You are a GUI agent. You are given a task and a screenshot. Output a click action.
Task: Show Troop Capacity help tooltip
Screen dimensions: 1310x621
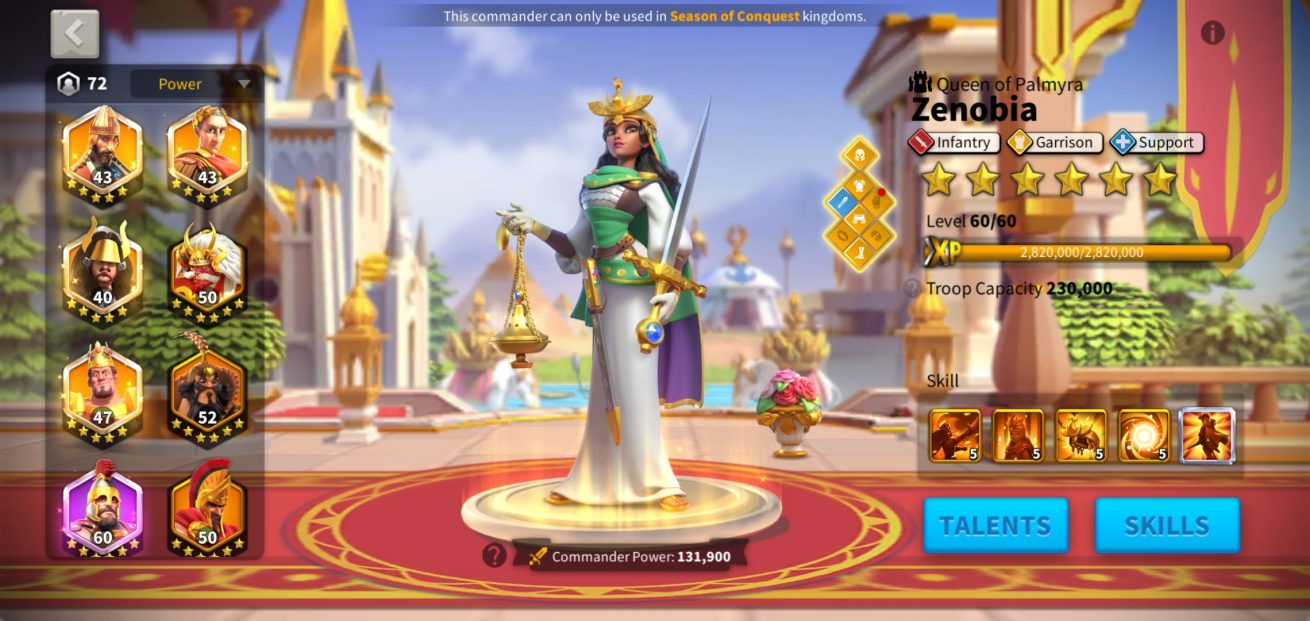click(x=912, y=289)
